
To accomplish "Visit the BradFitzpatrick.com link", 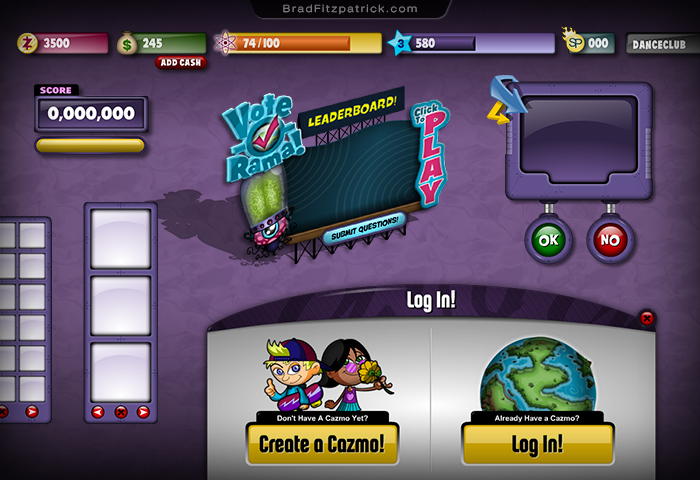I will (x=350, y=9).
